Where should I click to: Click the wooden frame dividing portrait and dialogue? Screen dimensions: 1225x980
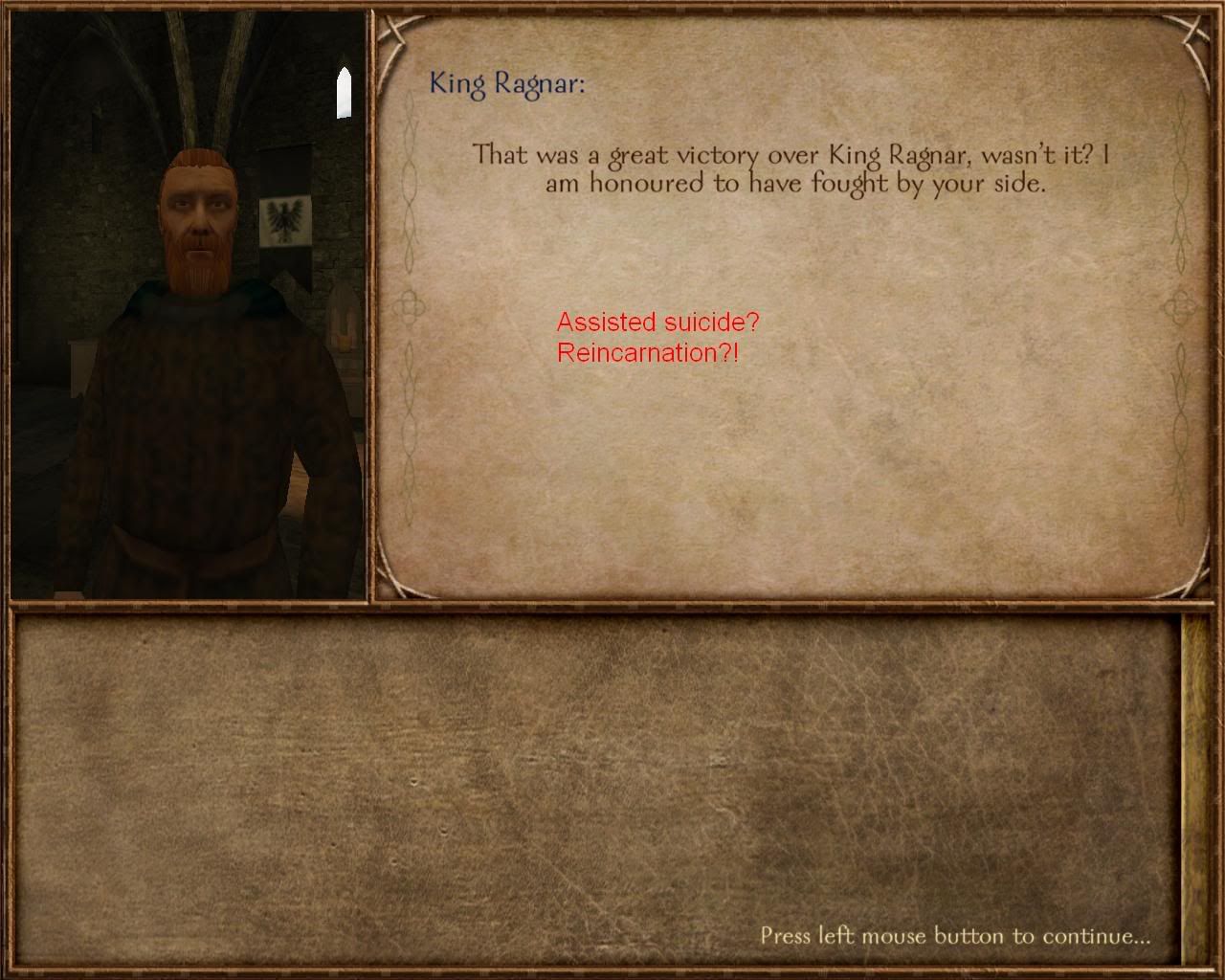[x=371, y=306]
